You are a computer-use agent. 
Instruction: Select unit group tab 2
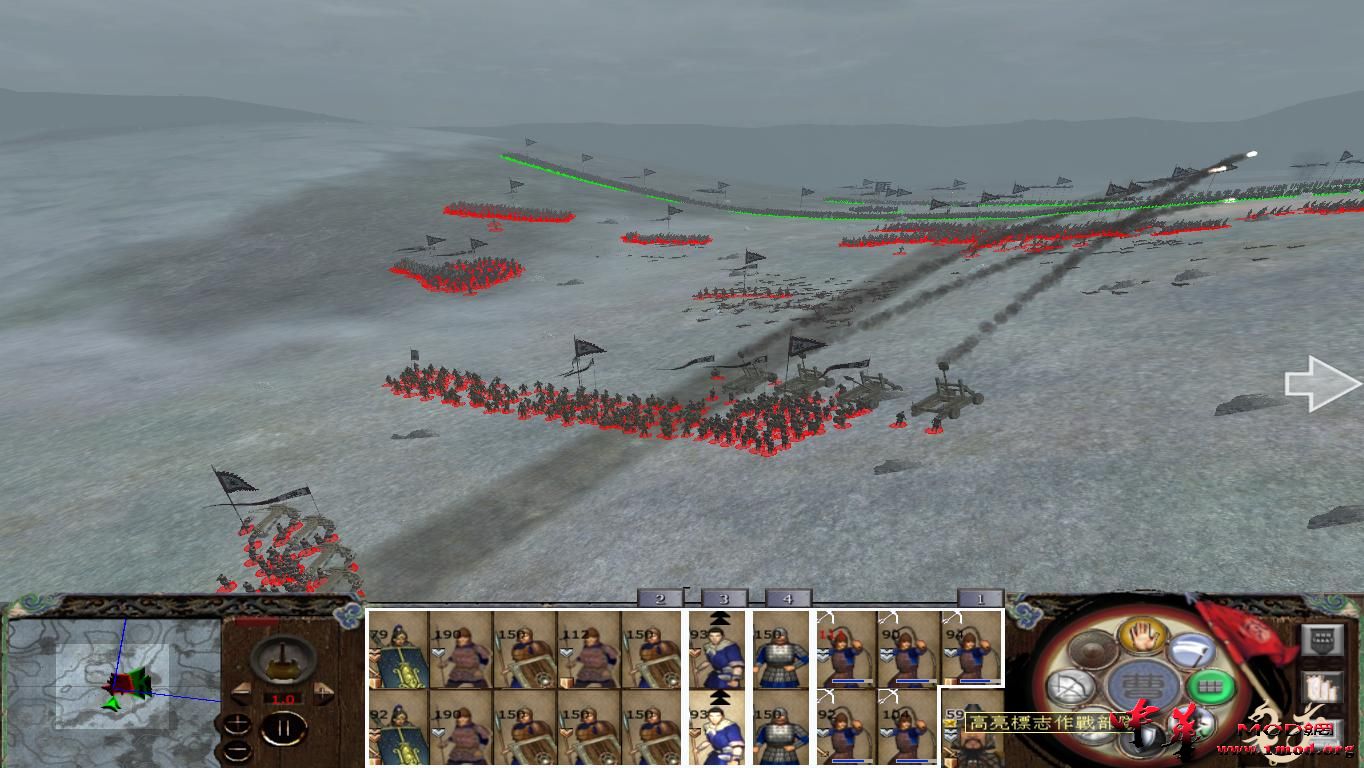tap(660, 598)
